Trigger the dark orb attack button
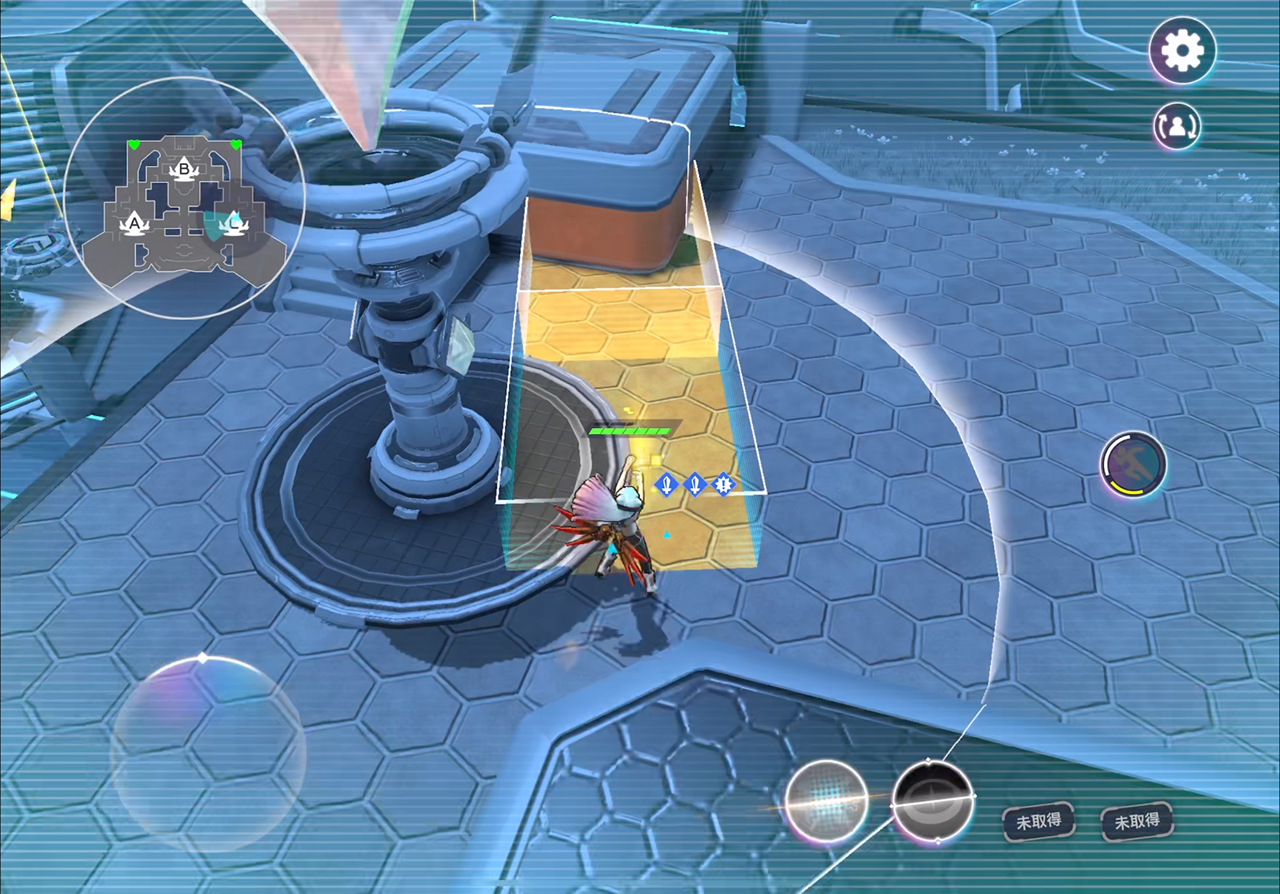This screenshot has height=894, width=1280. [932, 800]
